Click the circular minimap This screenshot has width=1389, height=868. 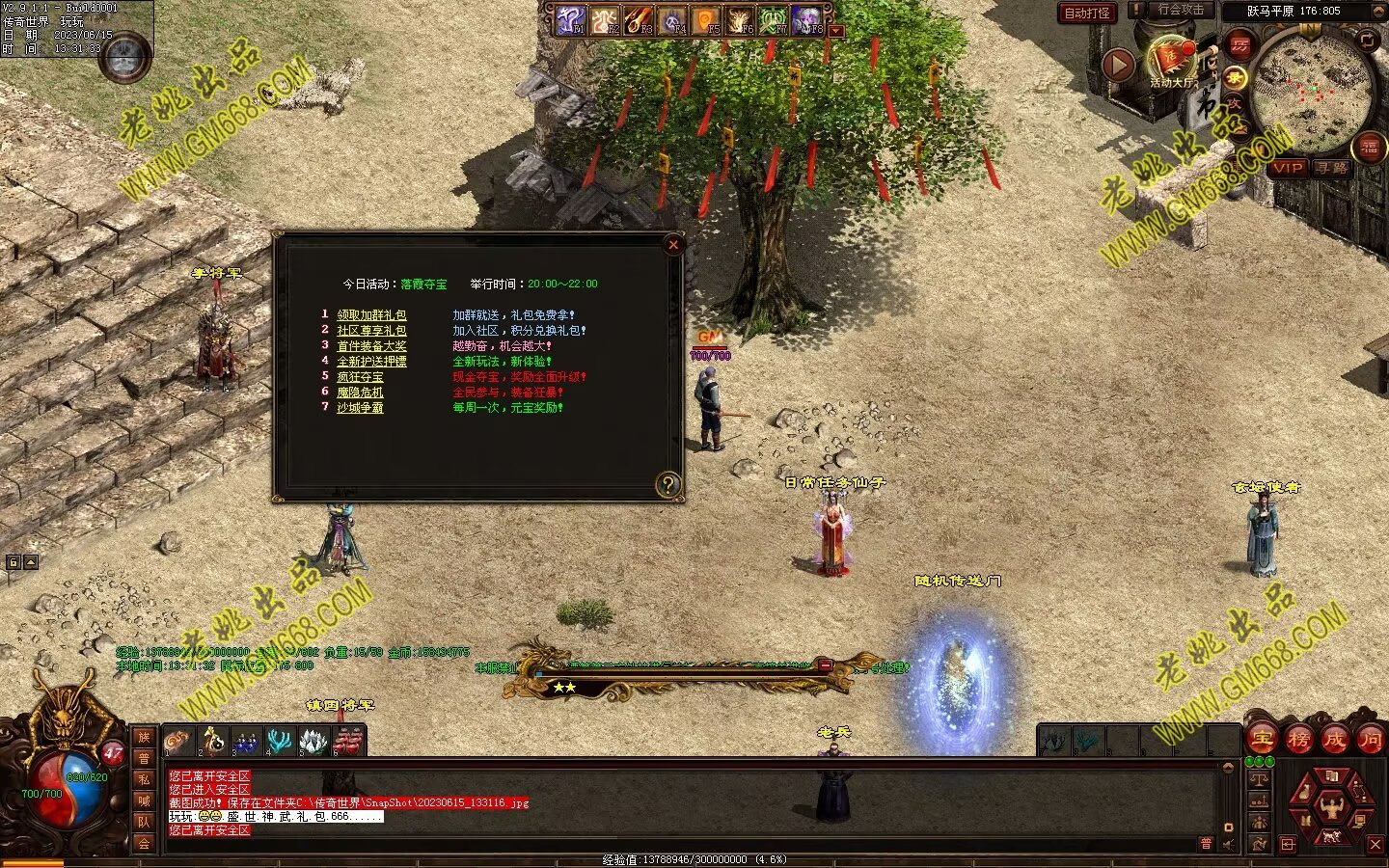tap(1313, 92)
